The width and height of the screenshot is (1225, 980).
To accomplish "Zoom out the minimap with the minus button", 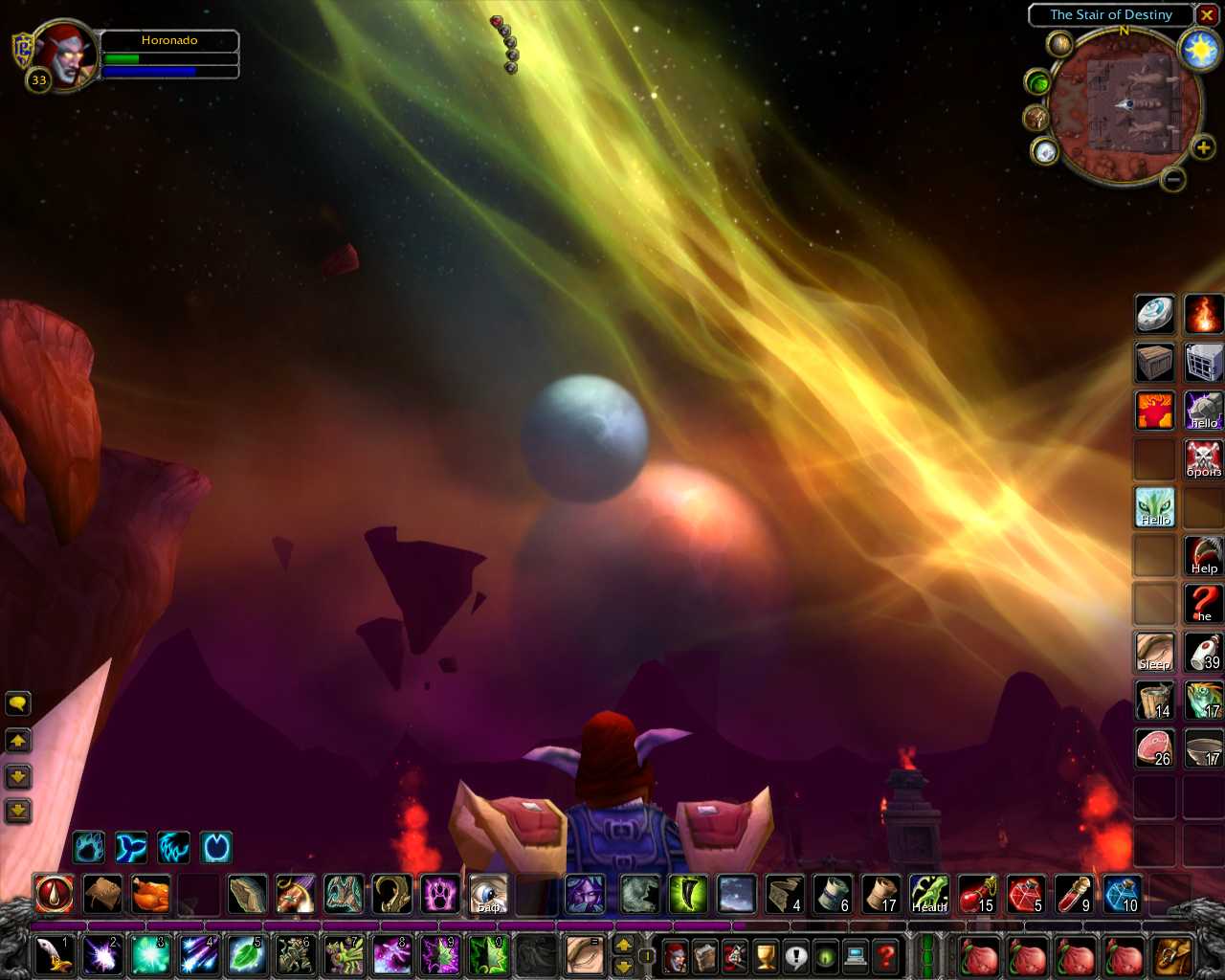I will (1173, 179).
